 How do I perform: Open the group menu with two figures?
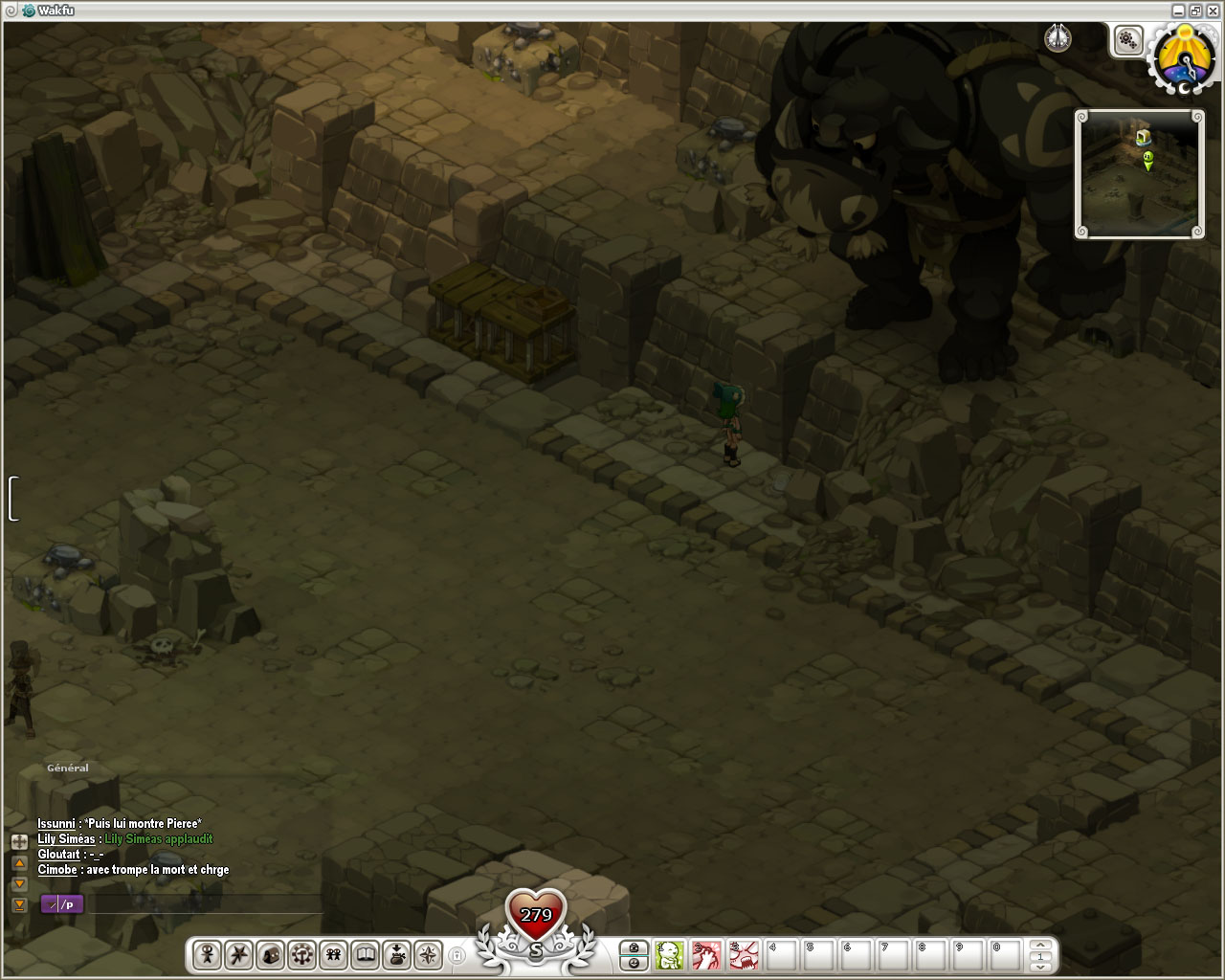click(x=333, y=954)
